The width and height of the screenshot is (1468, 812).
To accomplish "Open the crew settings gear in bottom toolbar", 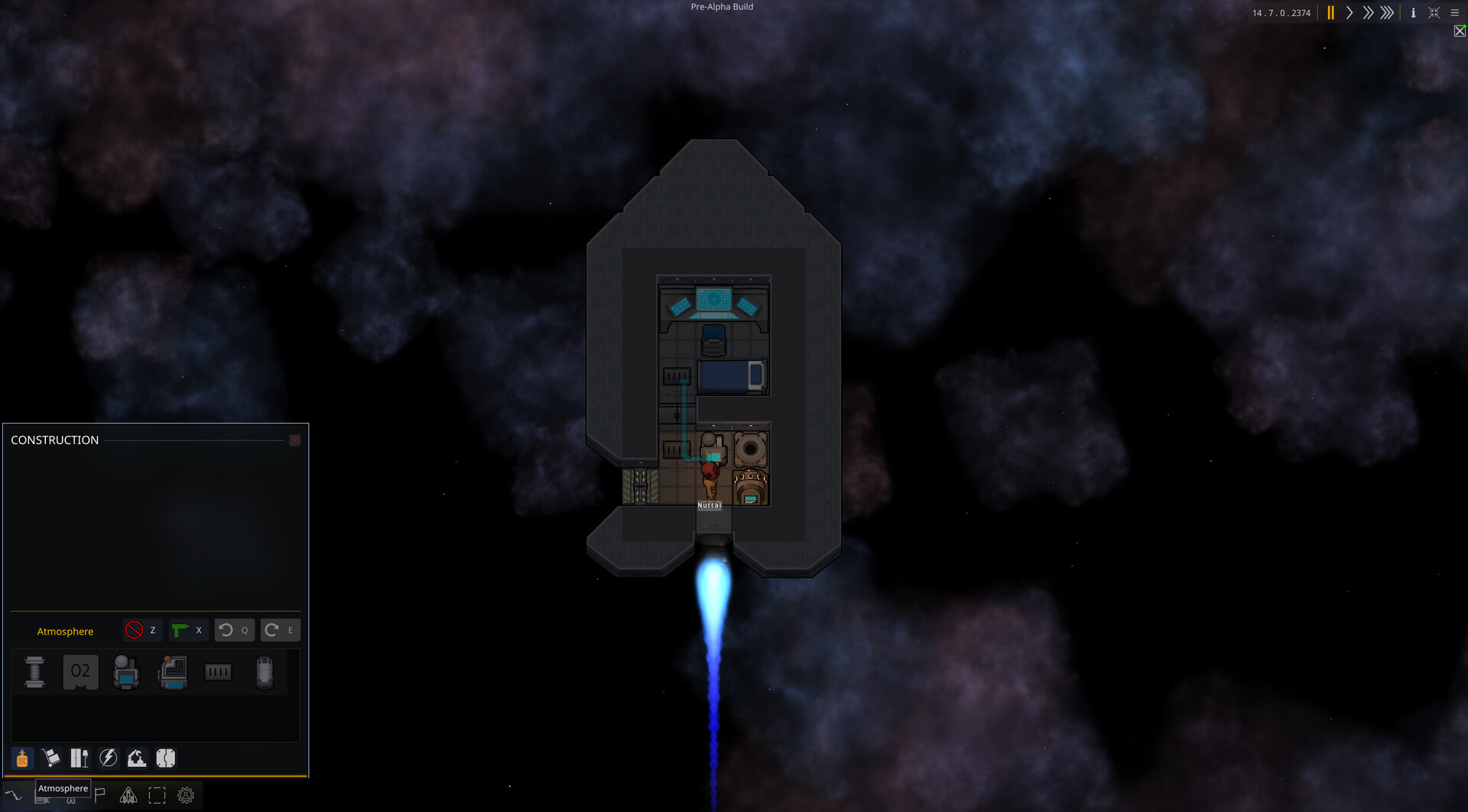I will click(x=186, y=795).
